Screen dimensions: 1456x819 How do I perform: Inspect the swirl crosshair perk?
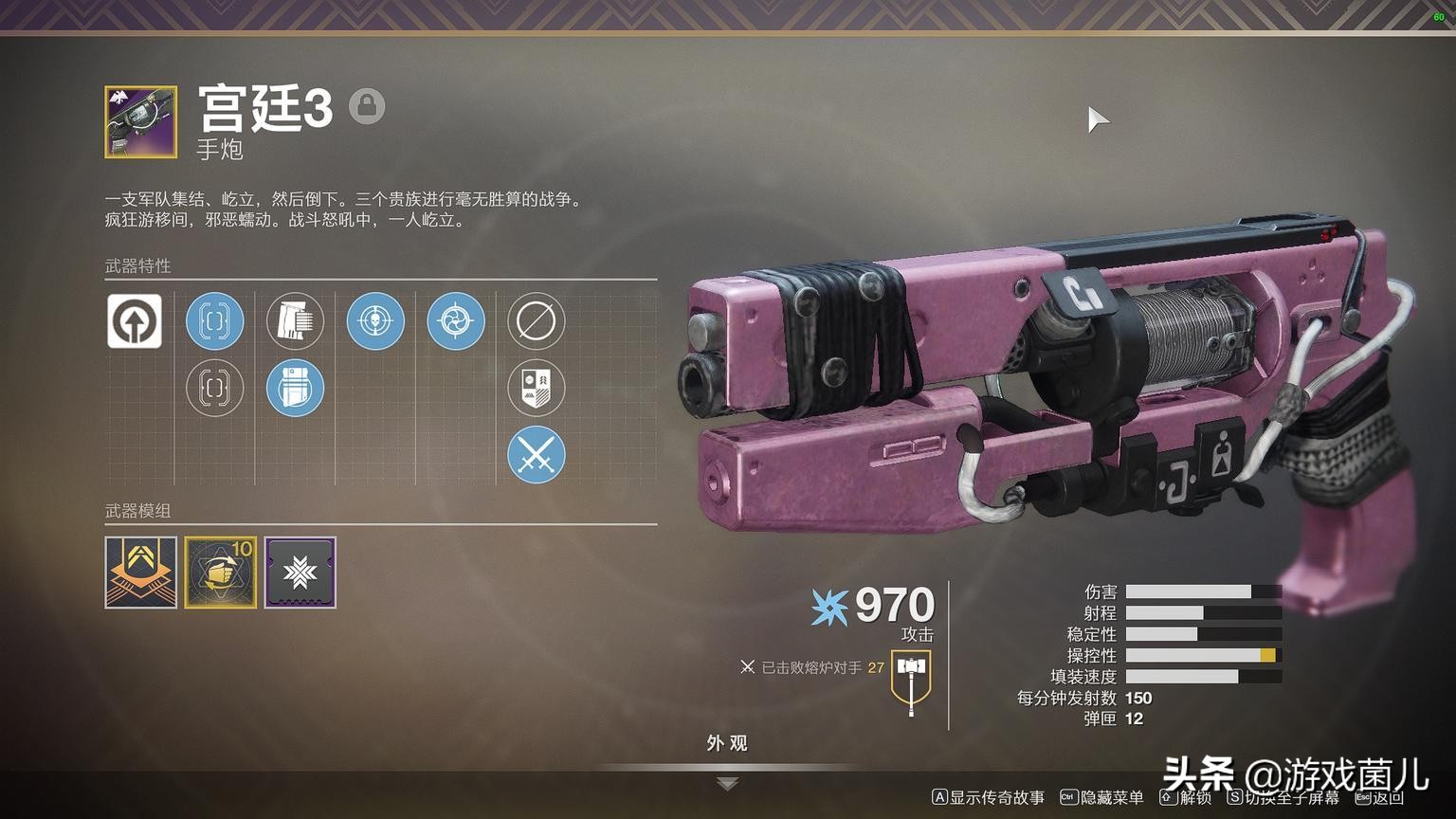[x=456, y=320]
